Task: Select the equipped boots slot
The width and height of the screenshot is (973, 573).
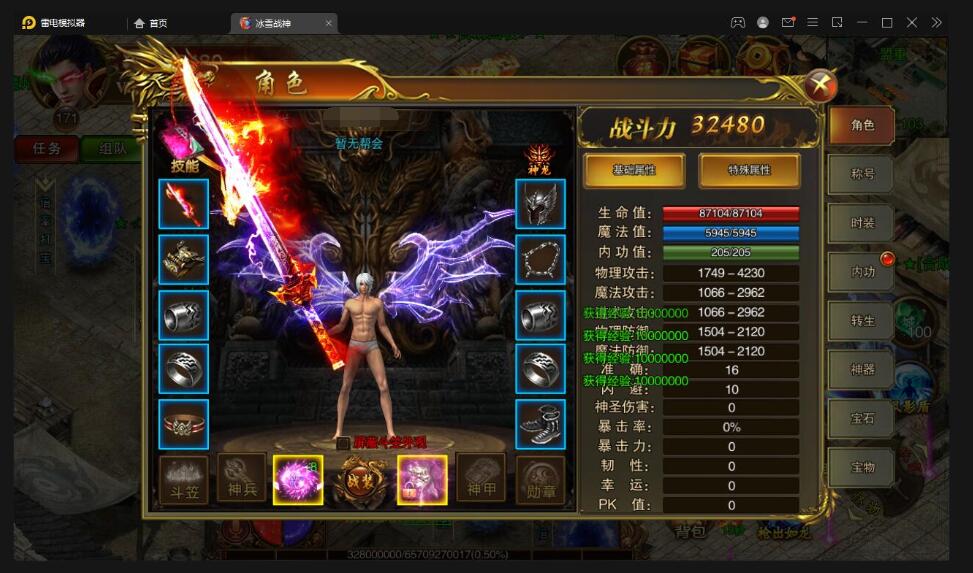Action: pyautogui.click(x=540, y=424)
